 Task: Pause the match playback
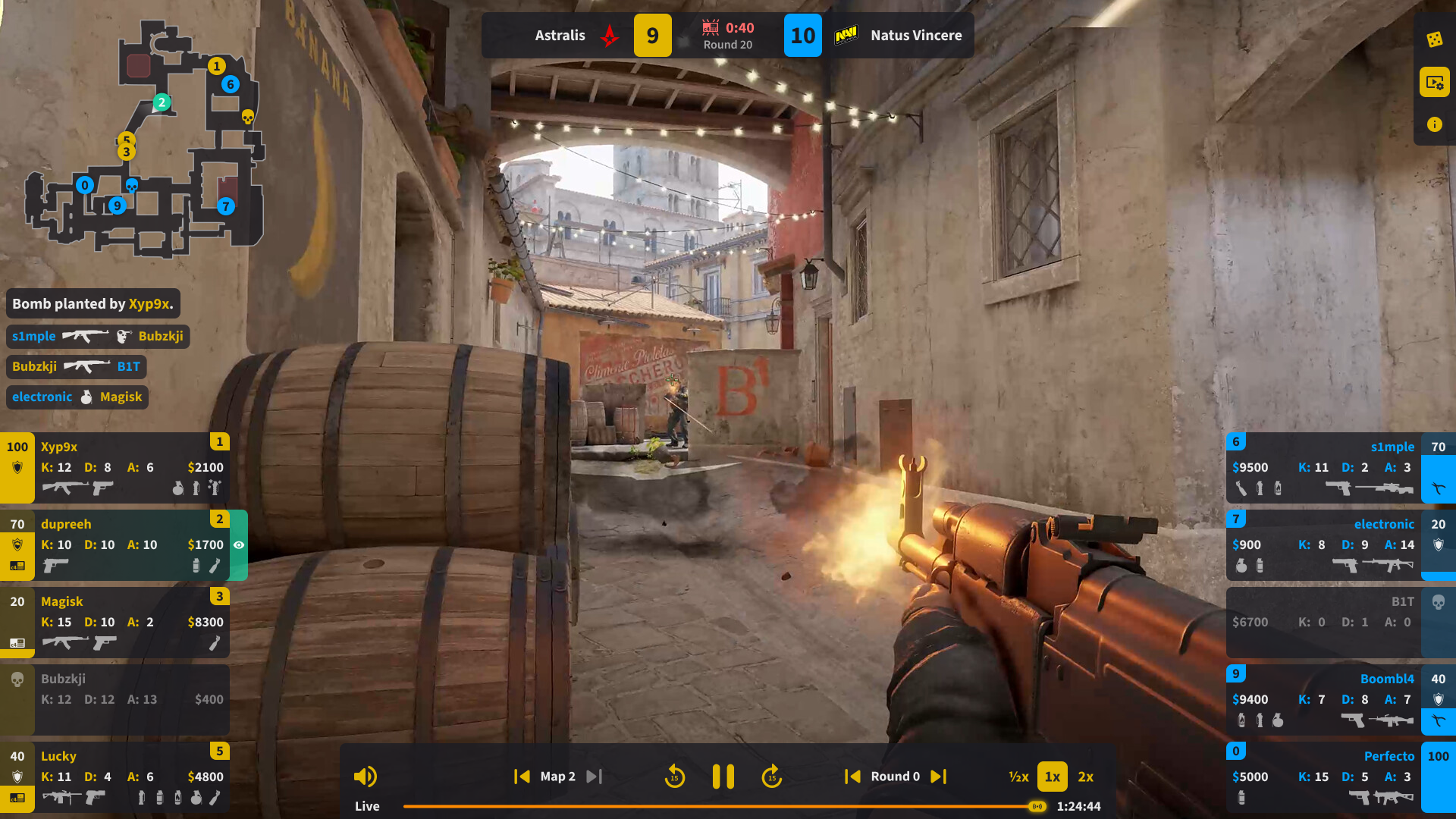(723, 777)
